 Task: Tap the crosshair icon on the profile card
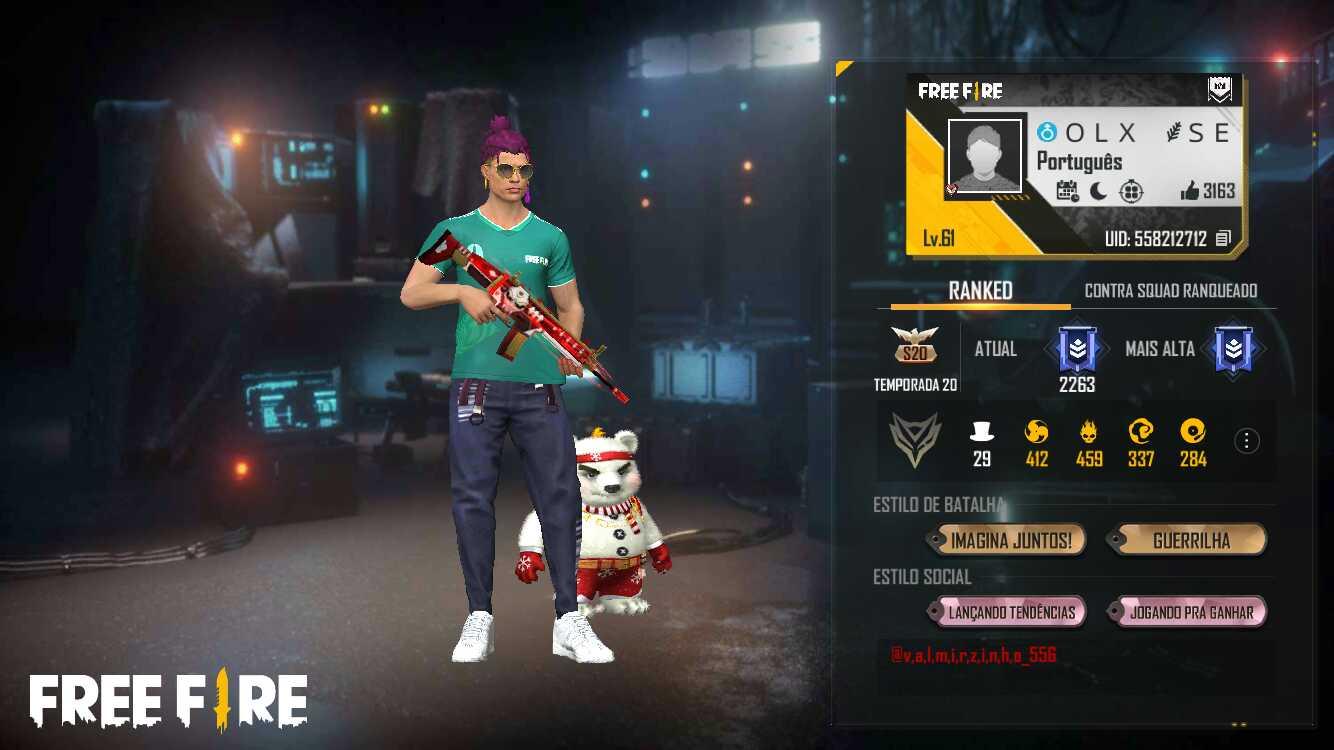coord(1131,191)
